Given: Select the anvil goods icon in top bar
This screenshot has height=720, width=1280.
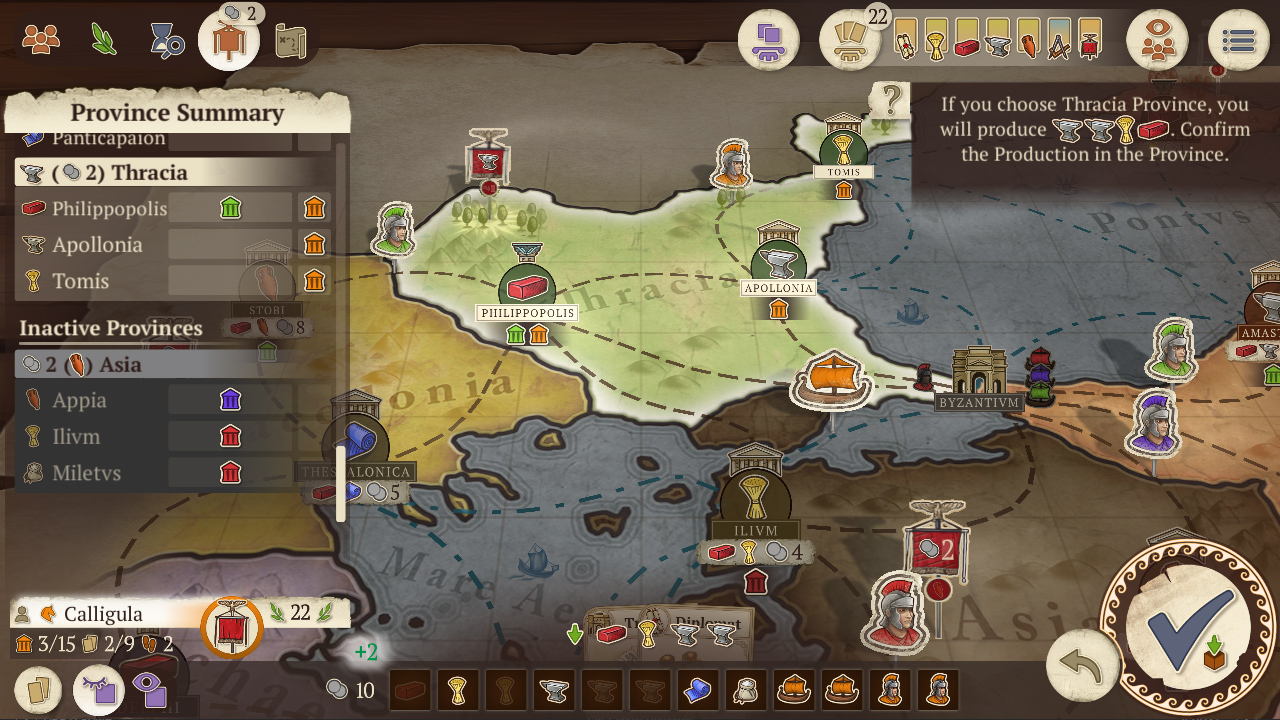Looking at the screenshot, I should click(x=997, y=45).
